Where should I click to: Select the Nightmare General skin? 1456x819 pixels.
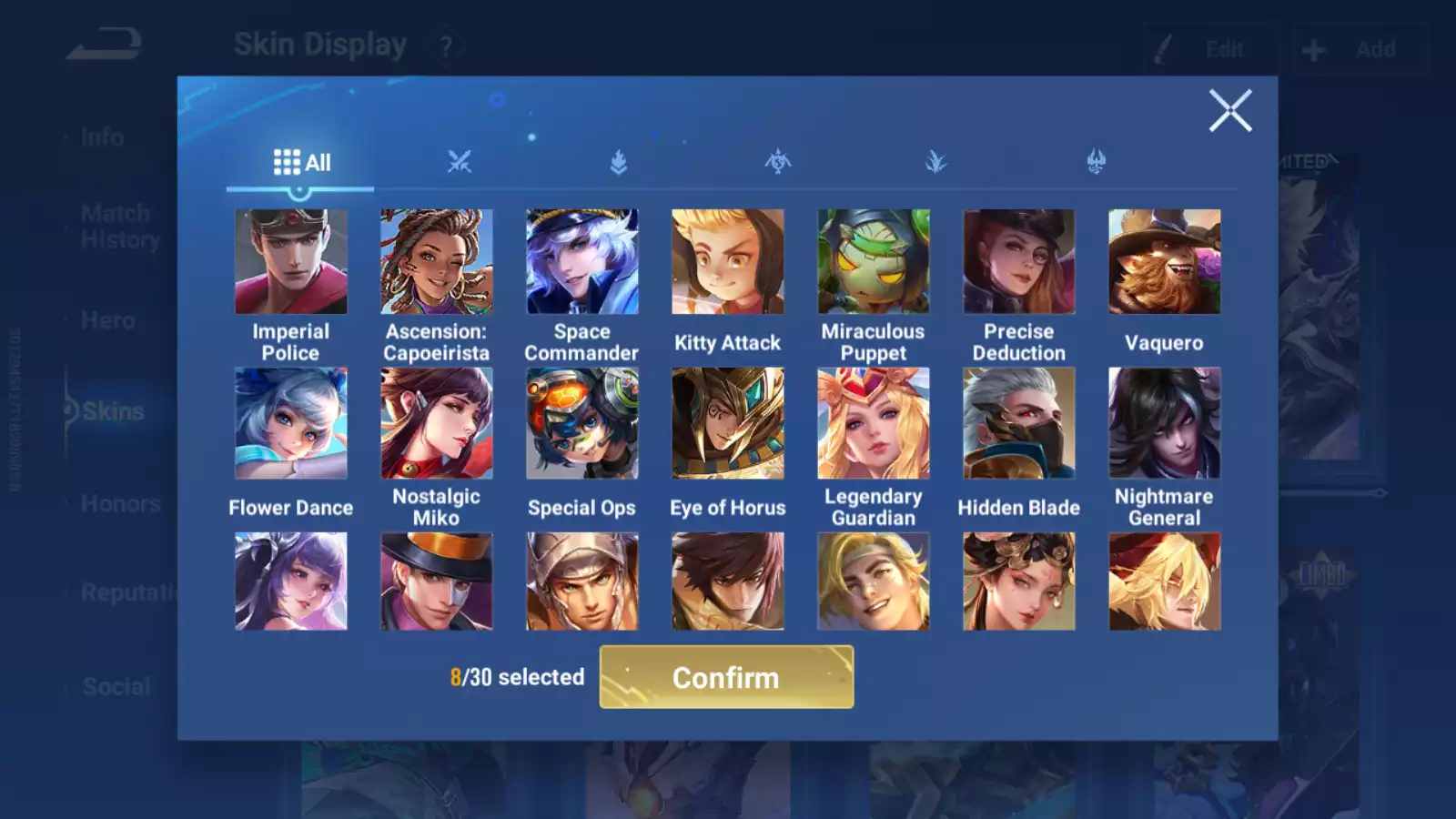pyautogui.click(x=1165, y=423)
